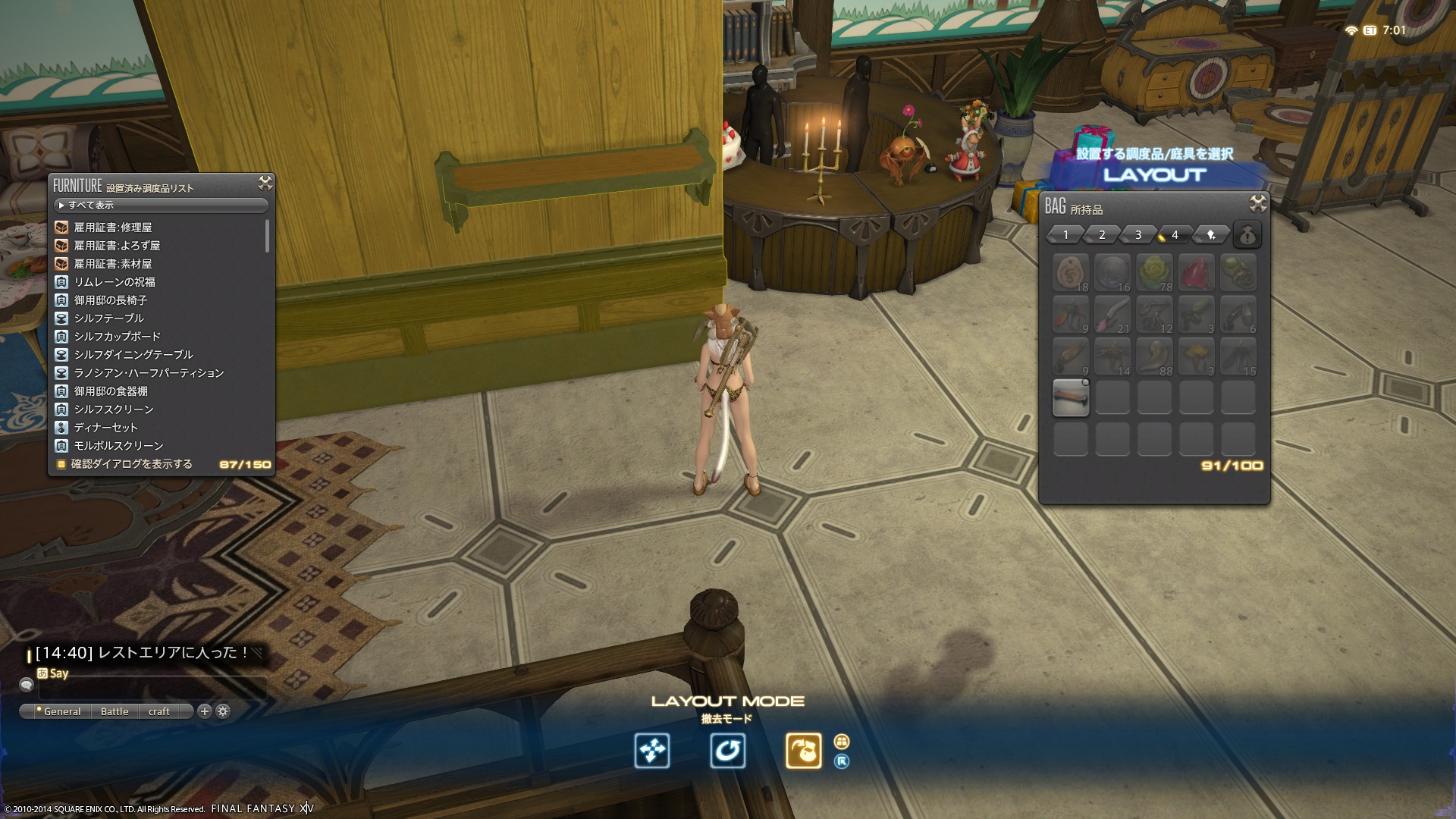Toggle 確認ダイアログを表示する checkbox

[x=61, y=464]
